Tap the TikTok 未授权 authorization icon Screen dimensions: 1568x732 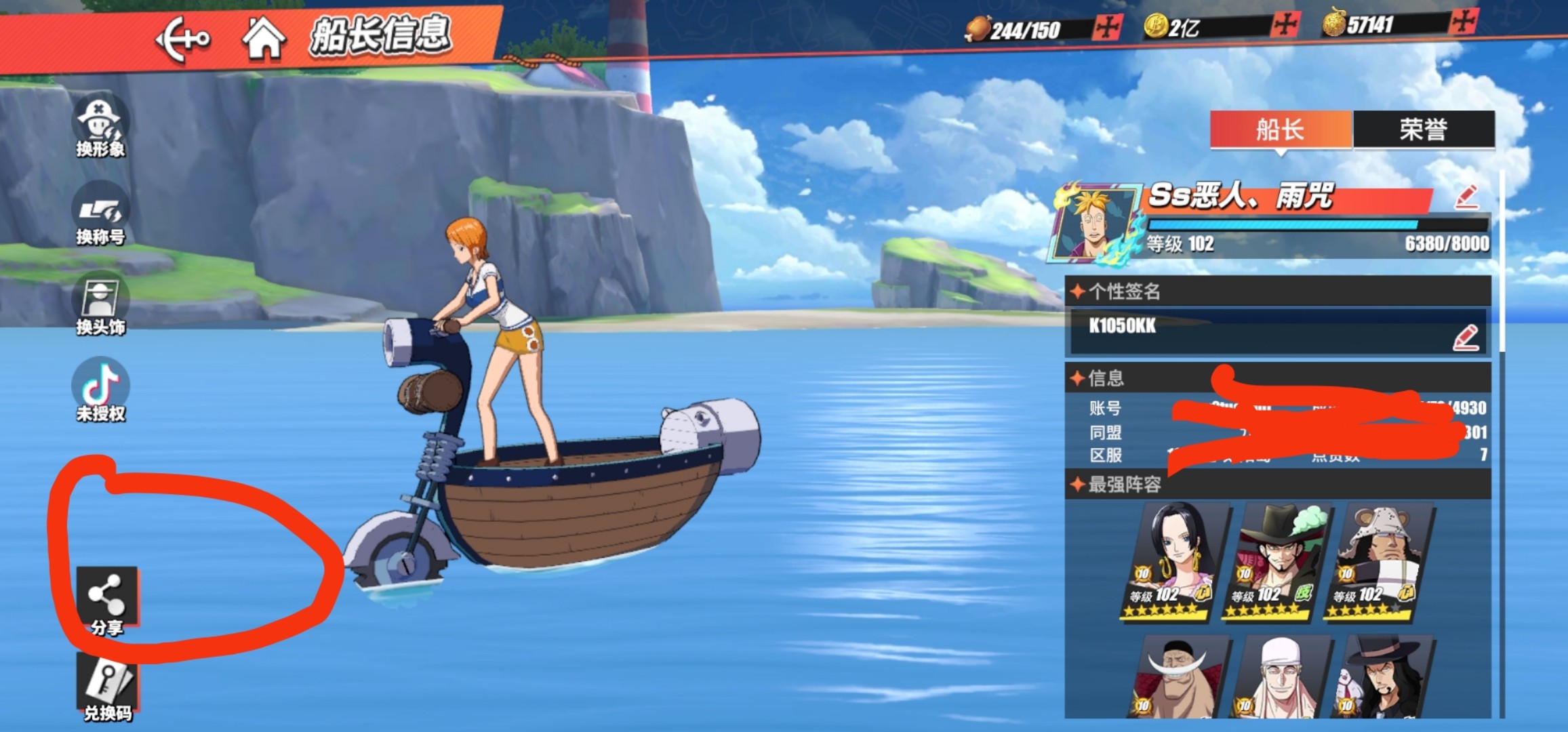point(100,391)
